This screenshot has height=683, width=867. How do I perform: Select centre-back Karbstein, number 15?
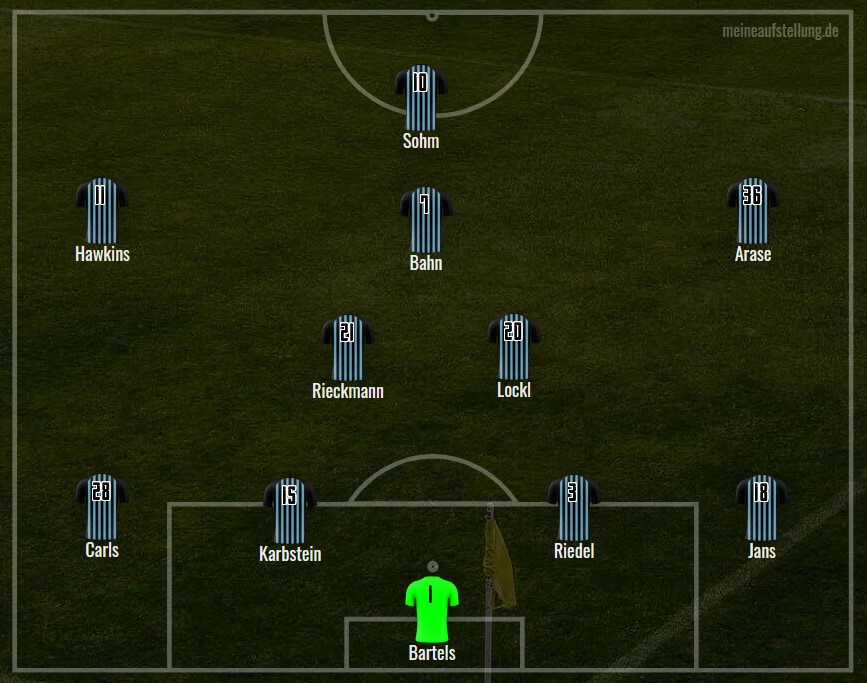pyautogui.click(x=289, y=510)
